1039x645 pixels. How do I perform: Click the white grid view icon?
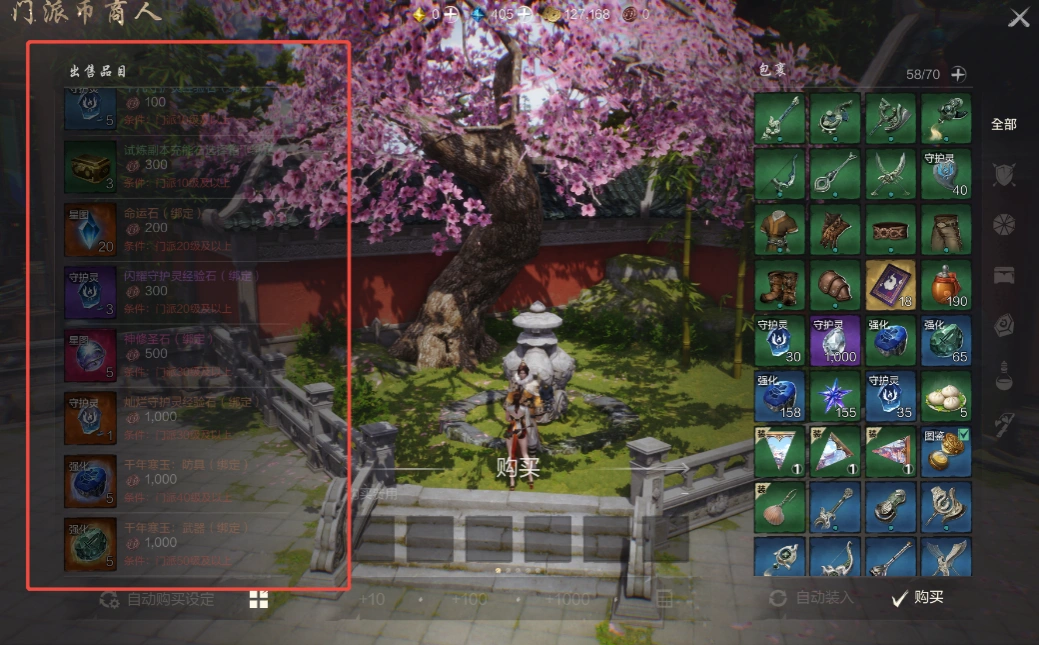[x=259, y=599]
